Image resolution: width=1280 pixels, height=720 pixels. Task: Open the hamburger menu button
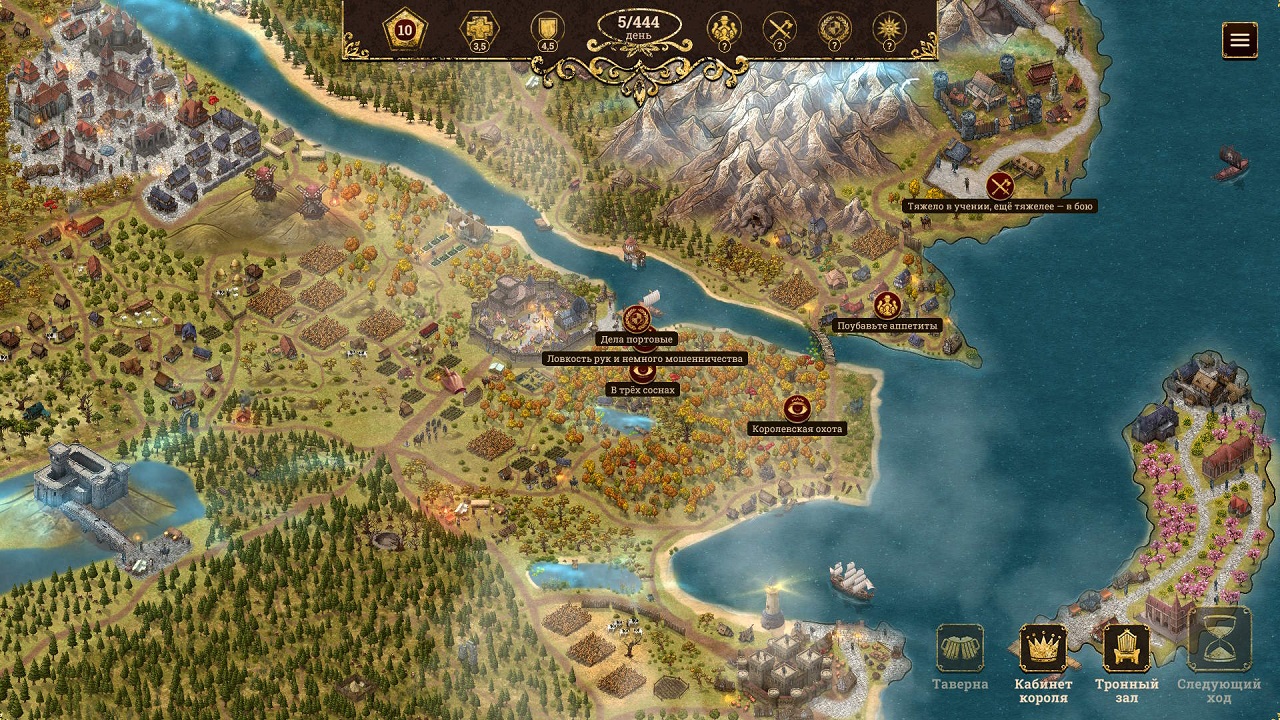1240,40
